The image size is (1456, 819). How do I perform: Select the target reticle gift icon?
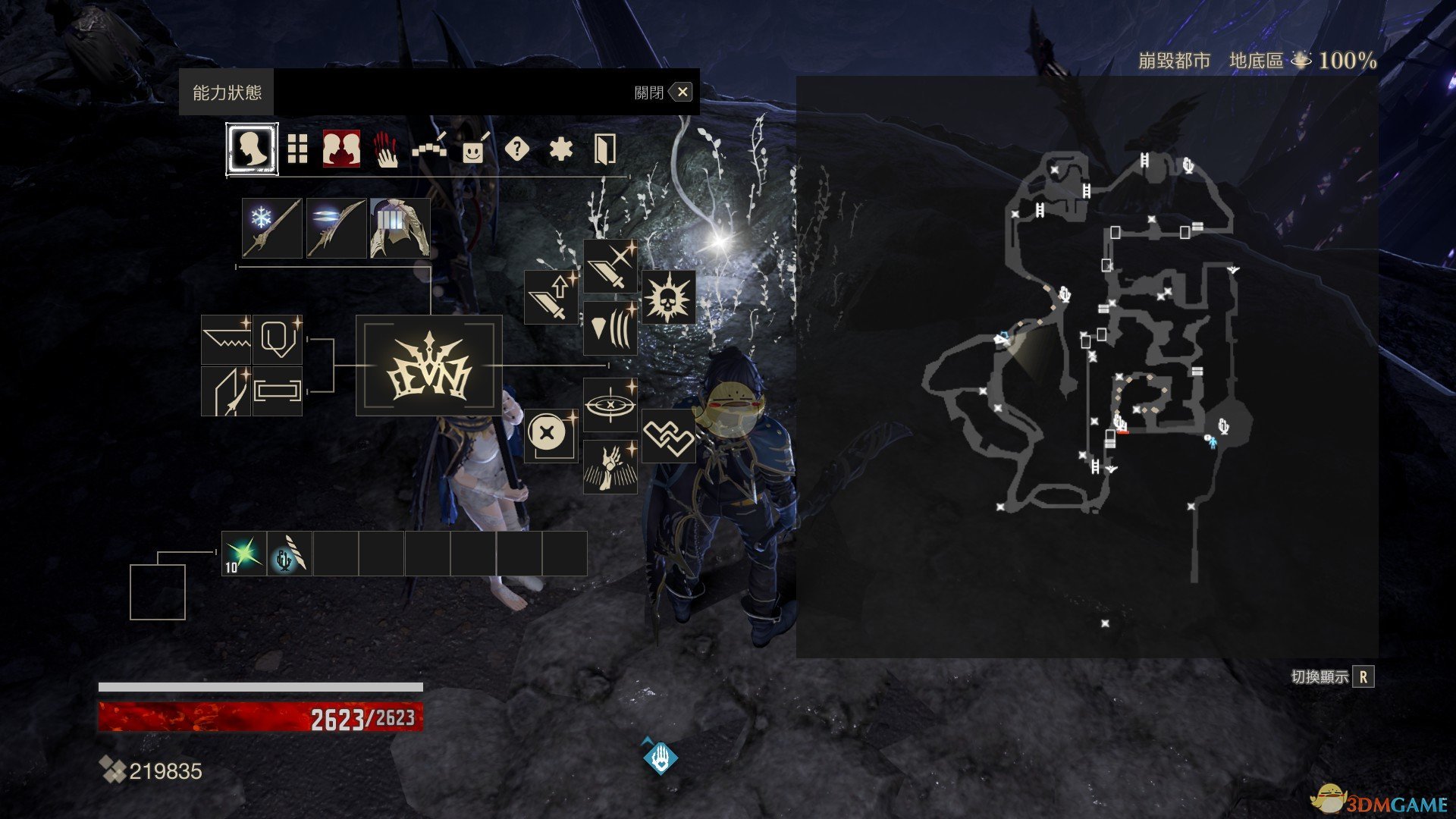[610, 405]
